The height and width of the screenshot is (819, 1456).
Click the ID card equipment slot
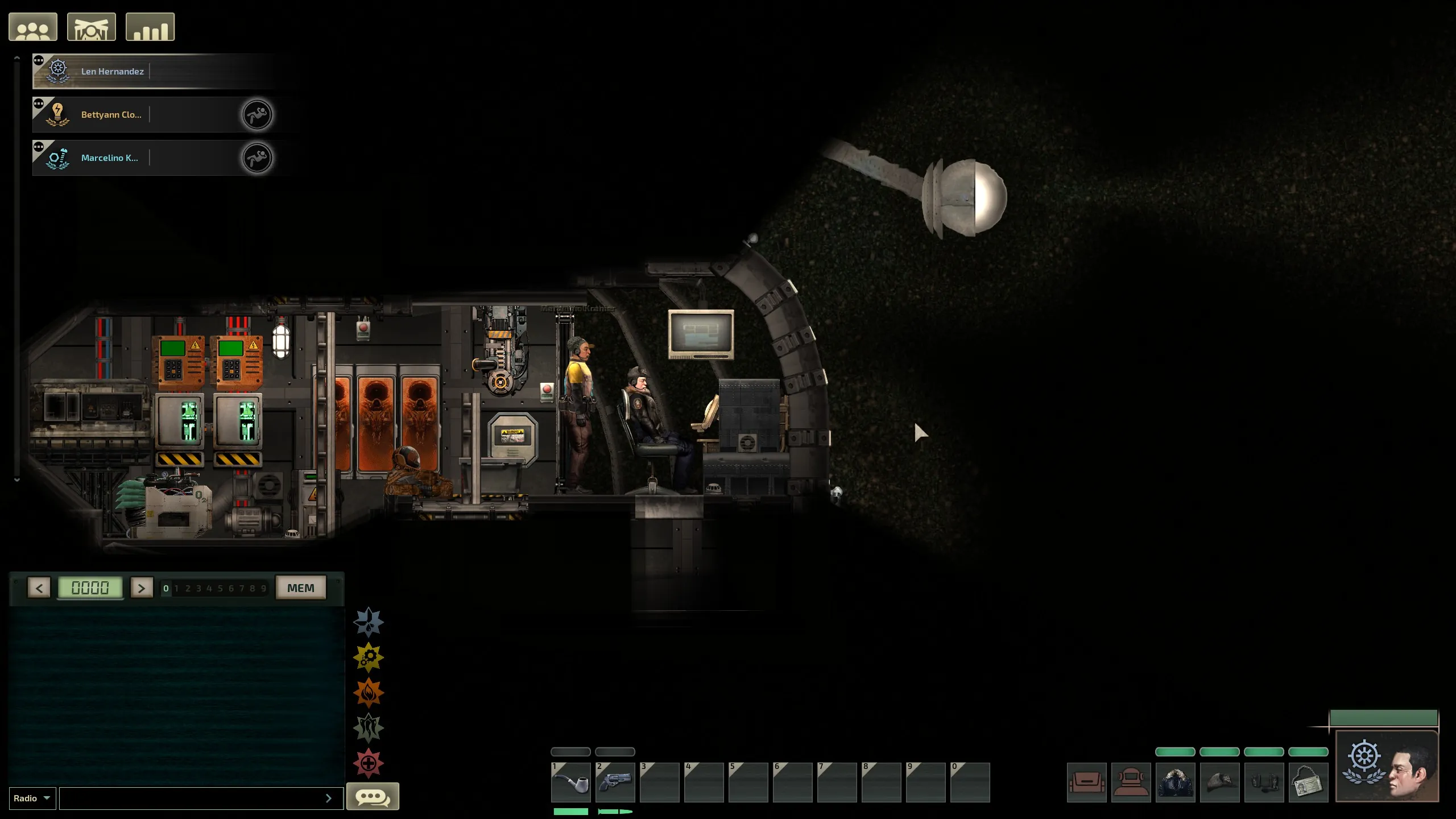tap(1308, 783)
